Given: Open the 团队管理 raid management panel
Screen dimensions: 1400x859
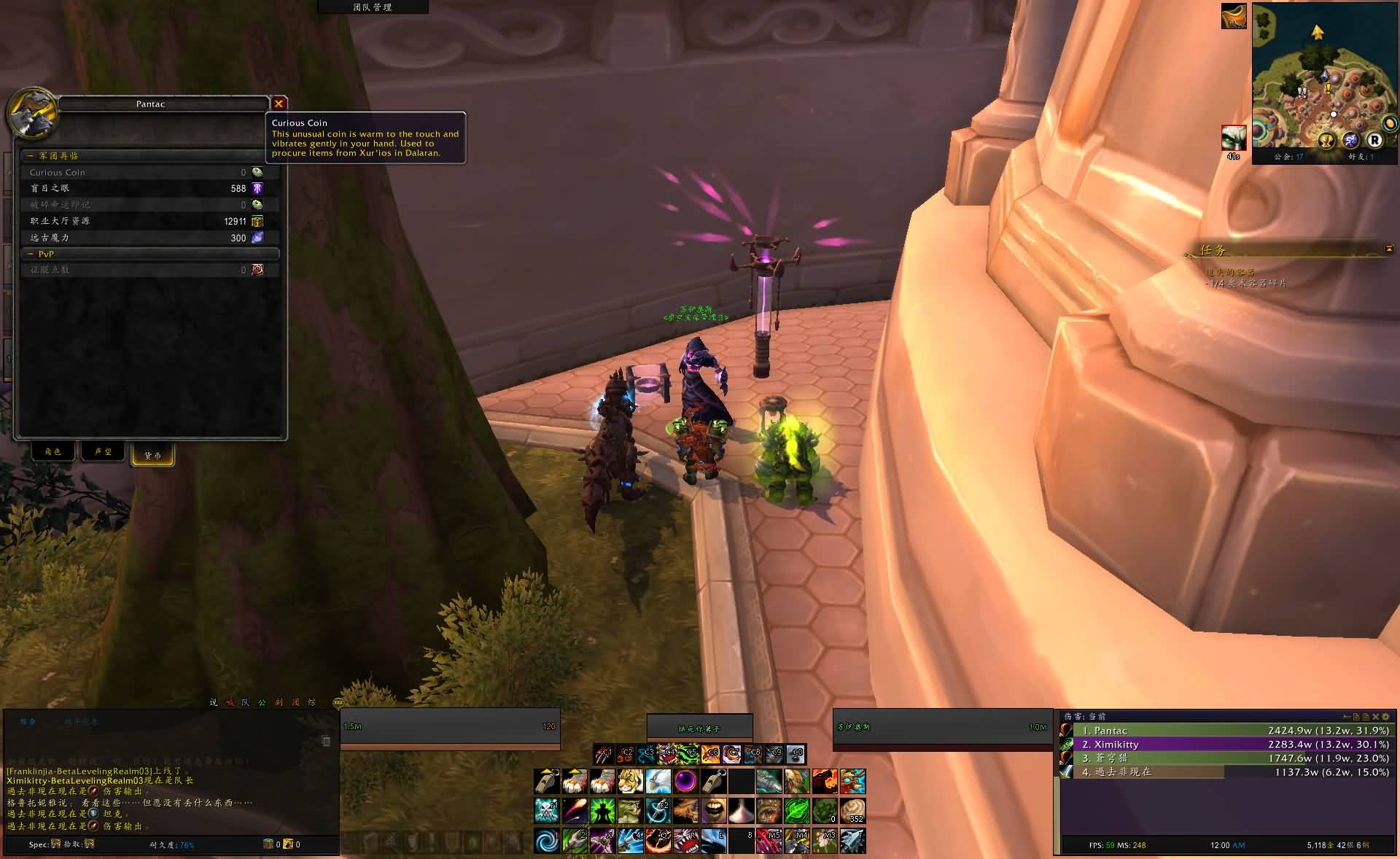Looking at the screenshot, I should (373, 7).
